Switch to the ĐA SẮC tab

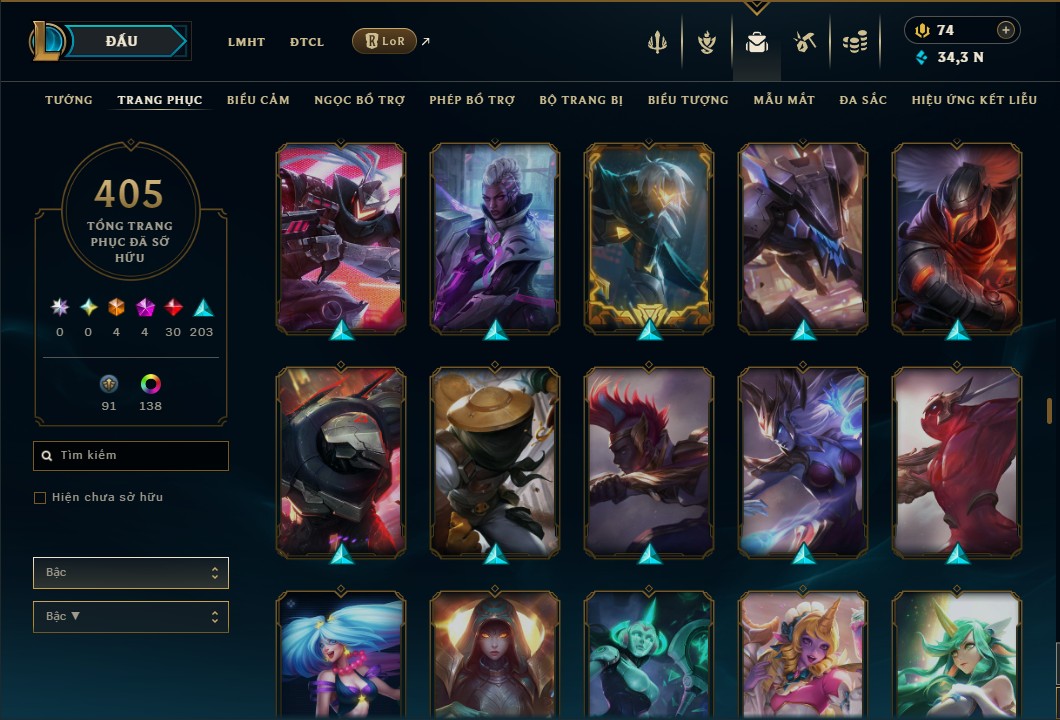[x=863, y=100]
